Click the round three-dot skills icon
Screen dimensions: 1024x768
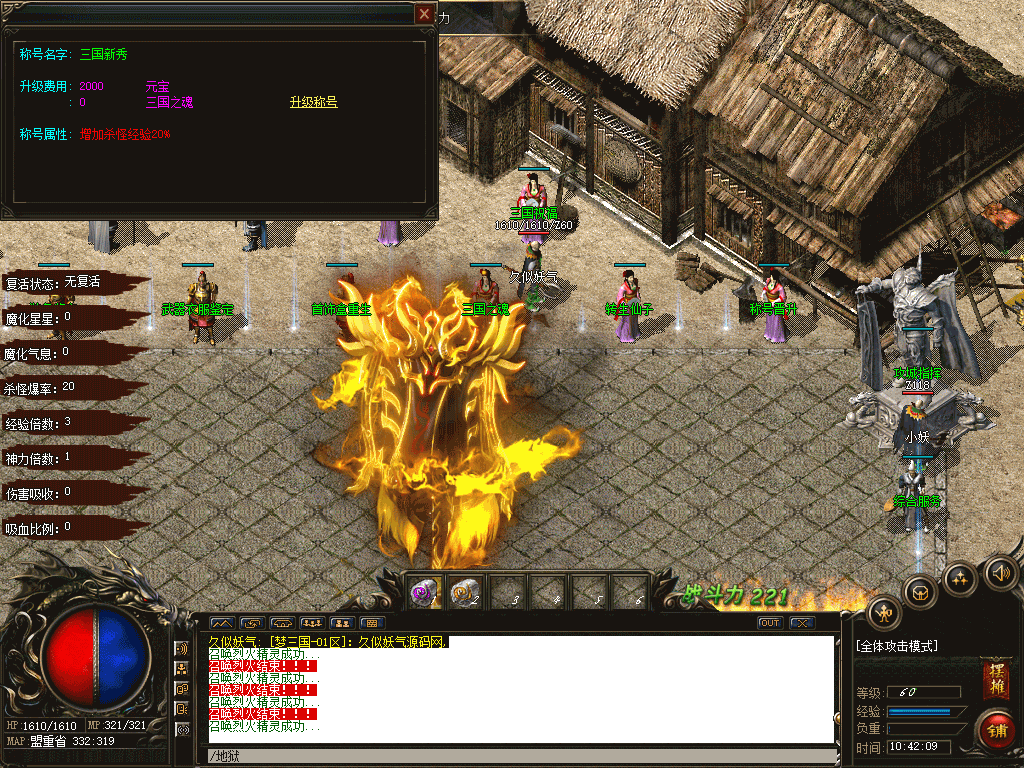(x=960, y=577)
